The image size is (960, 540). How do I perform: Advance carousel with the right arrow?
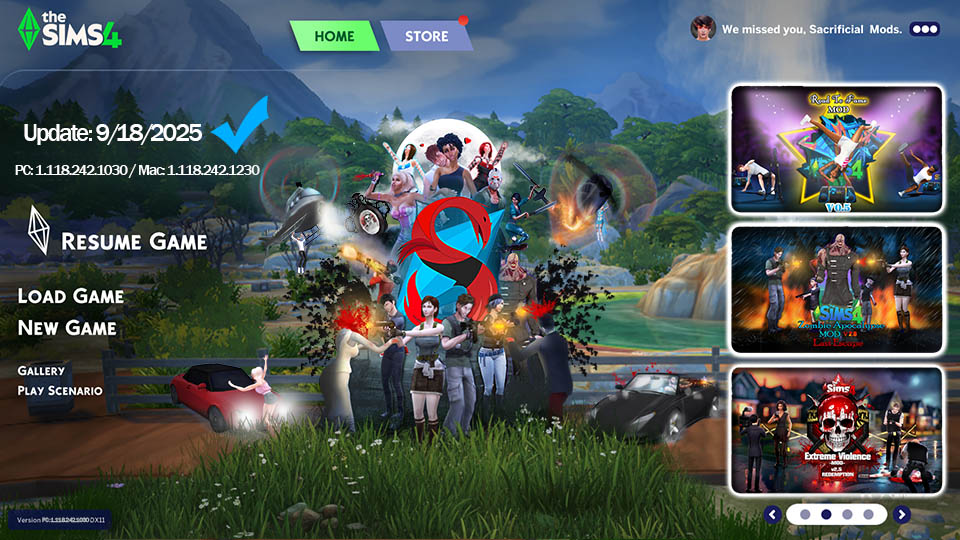tap(902, 514)
